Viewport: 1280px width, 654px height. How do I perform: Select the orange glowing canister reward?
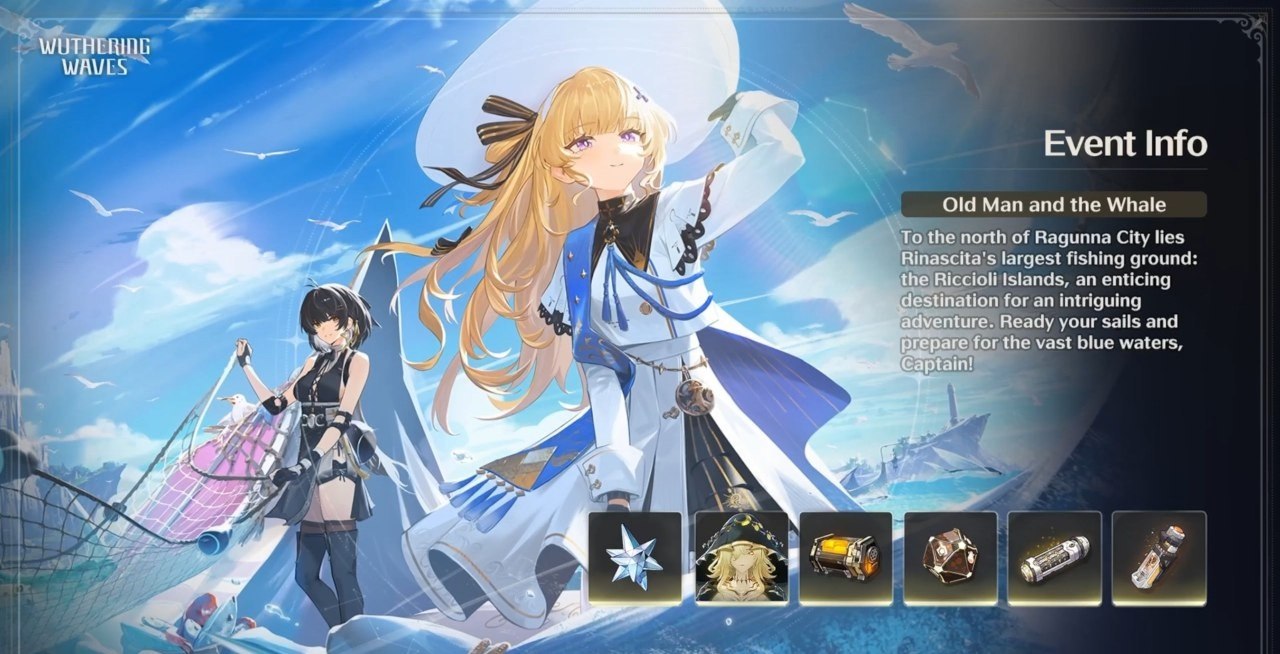845,558
